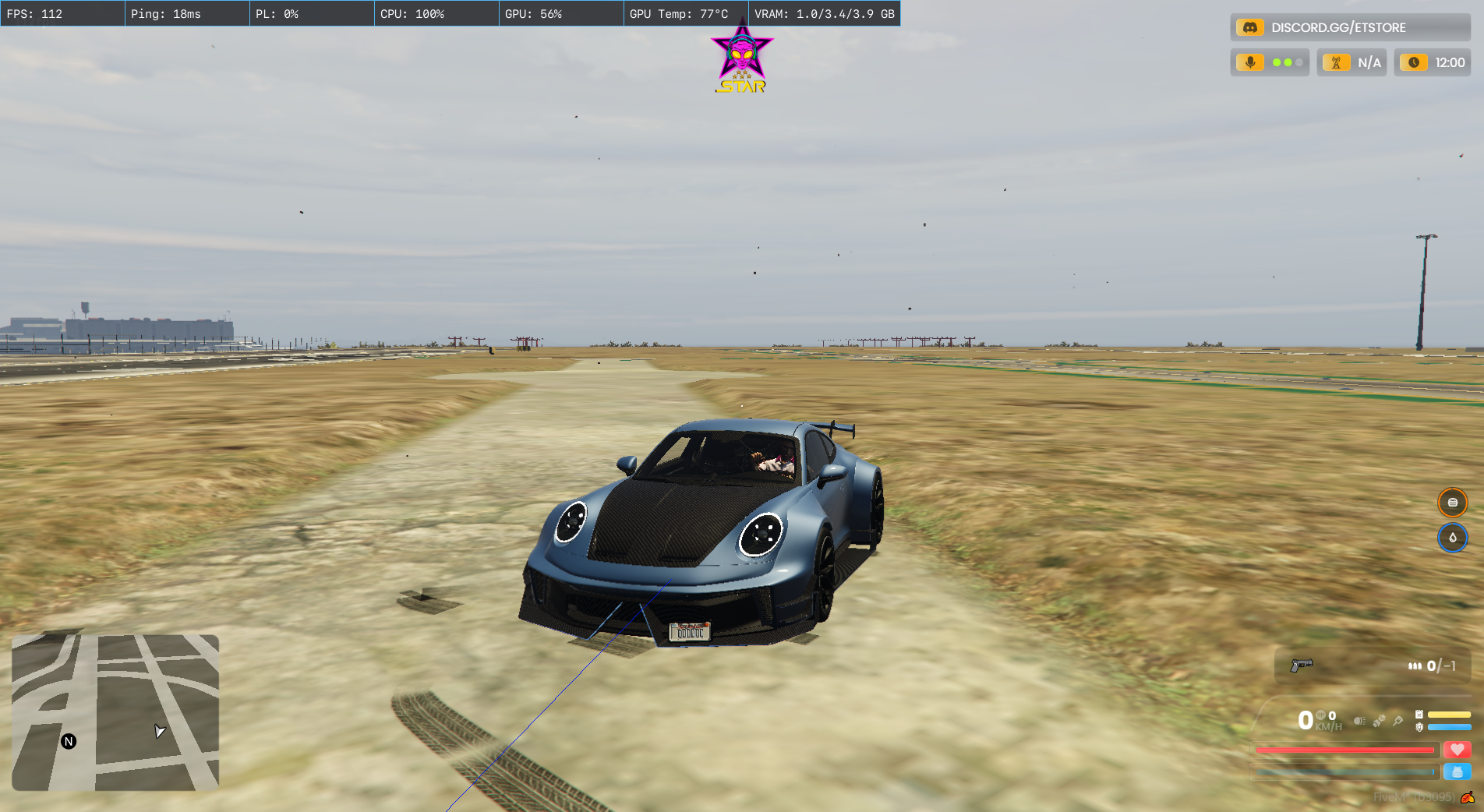Open the Discord.gg/ETSTORE banner
The height and width of the screenshot is (812, 1484).
pyautogui.click(x=1350, y=27)
